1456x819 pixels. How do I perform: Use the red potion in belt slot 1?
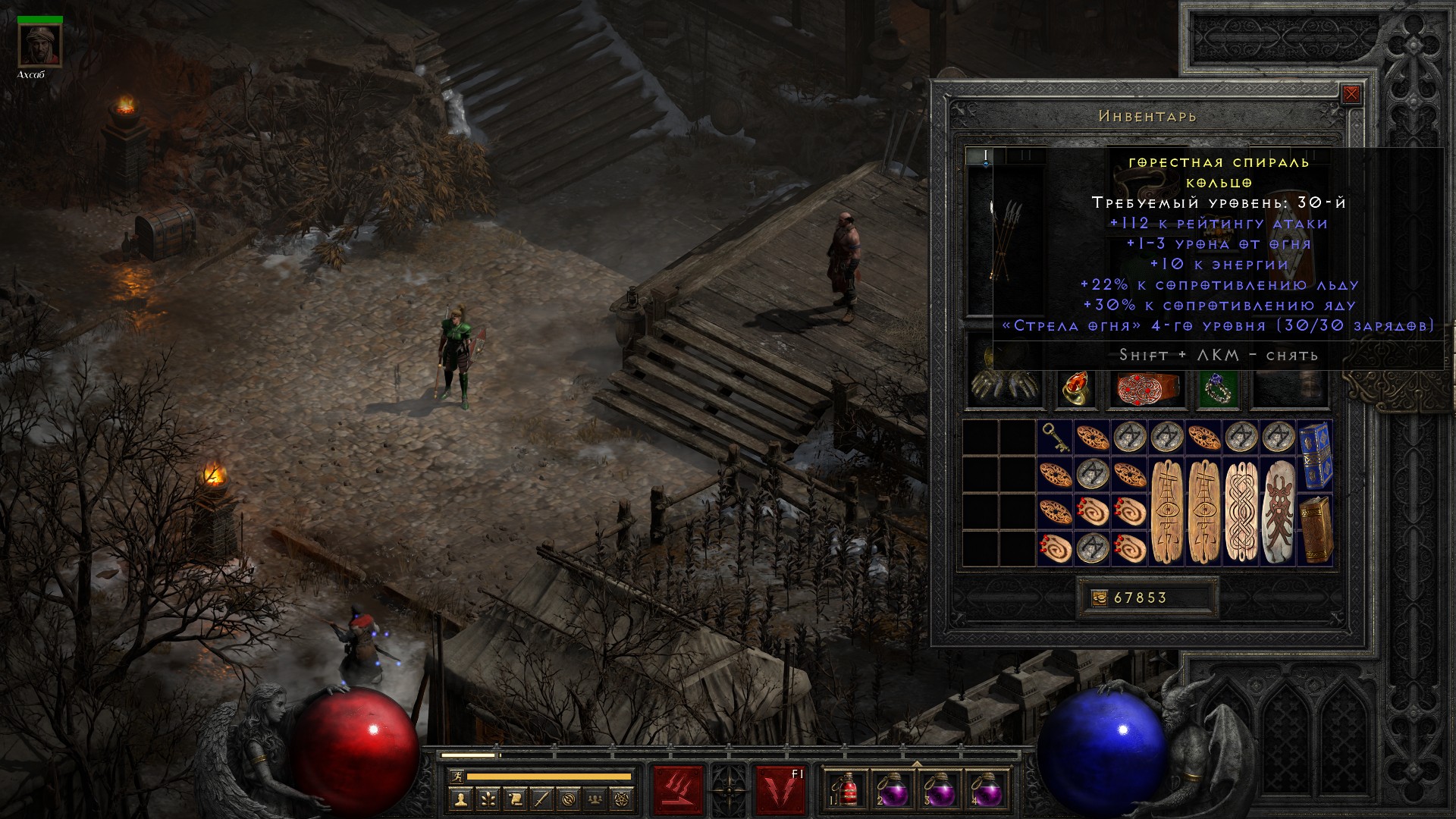pyautogui.click(x=843, y=790)
